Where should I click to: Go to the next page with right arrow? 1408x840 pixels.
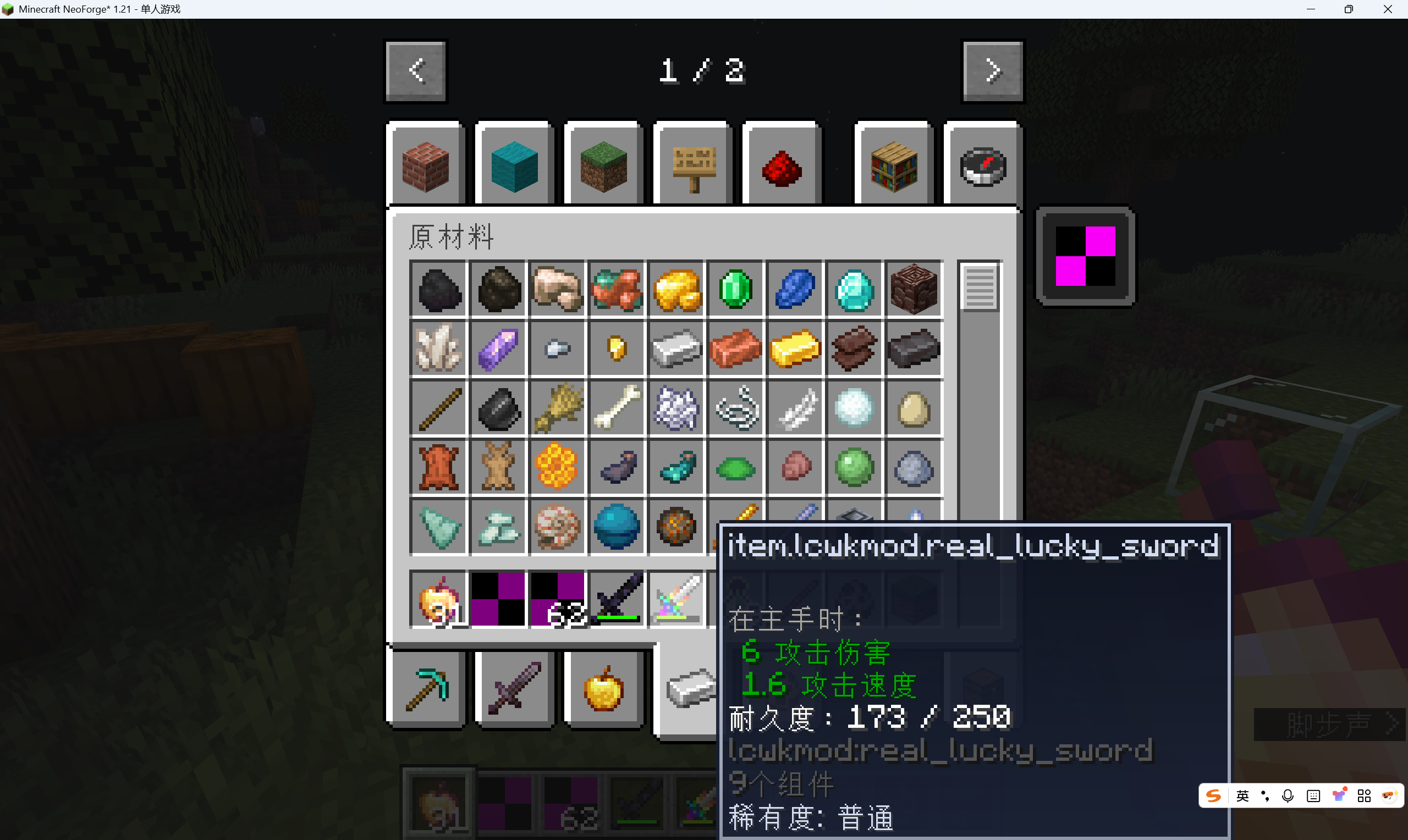[x=992, y=71]
